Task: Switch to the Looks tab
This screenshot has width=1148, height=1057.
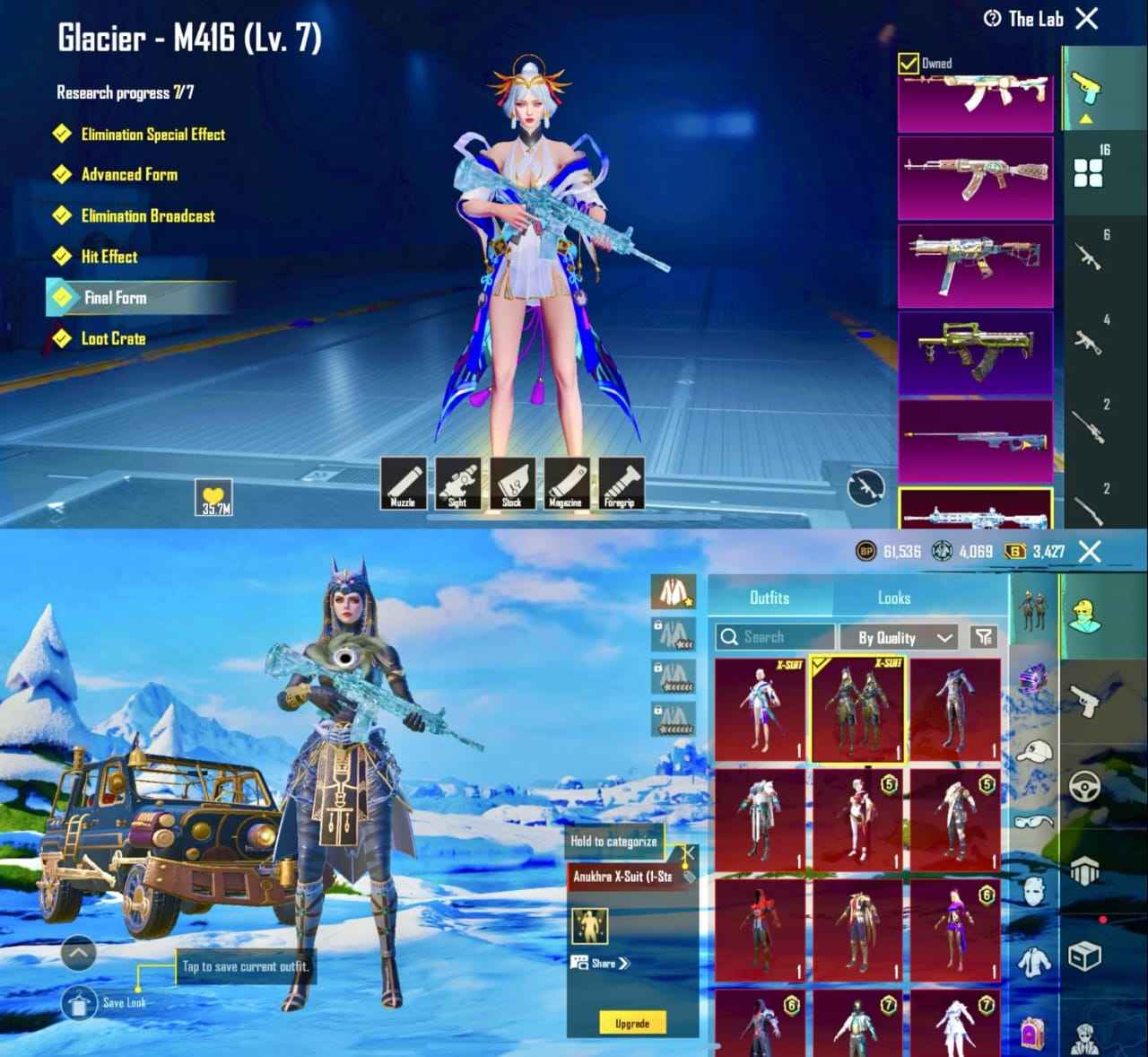Action: click(891, 598)
